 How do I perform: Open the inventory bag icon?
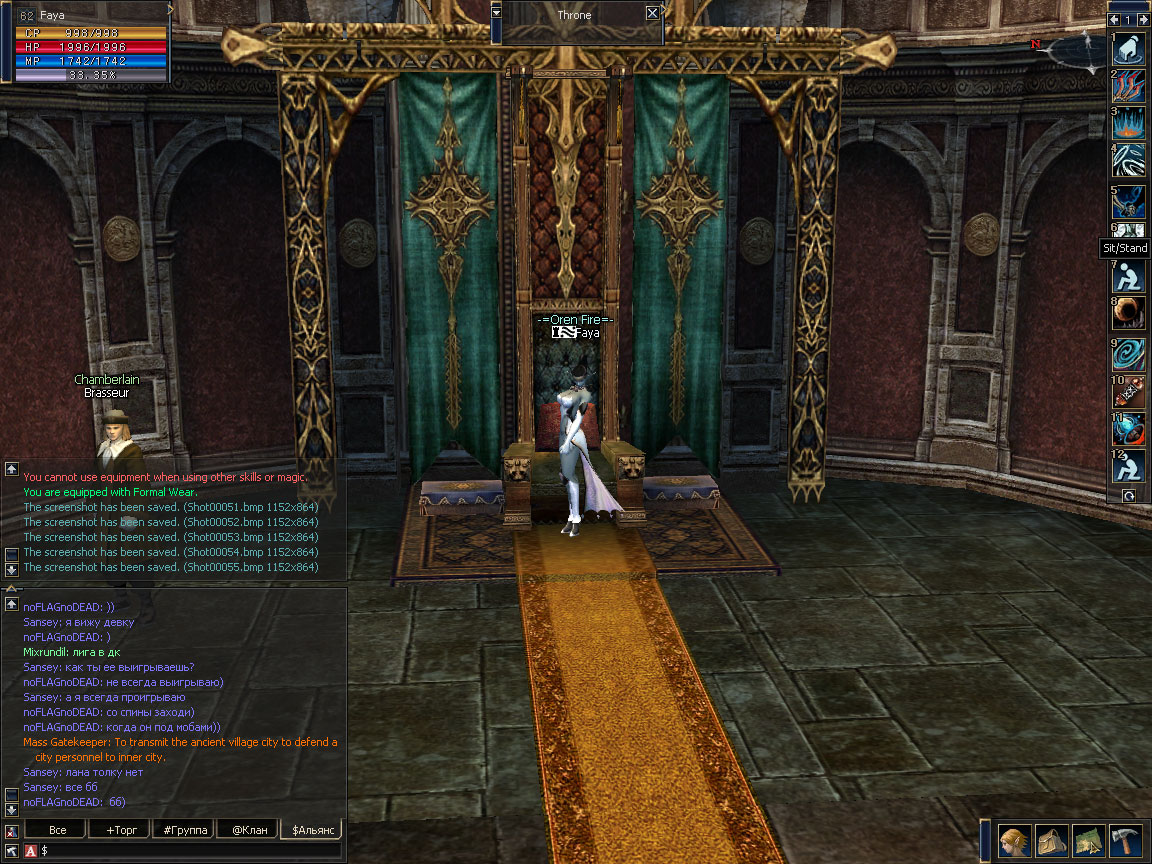click(x=1052, y=841)
